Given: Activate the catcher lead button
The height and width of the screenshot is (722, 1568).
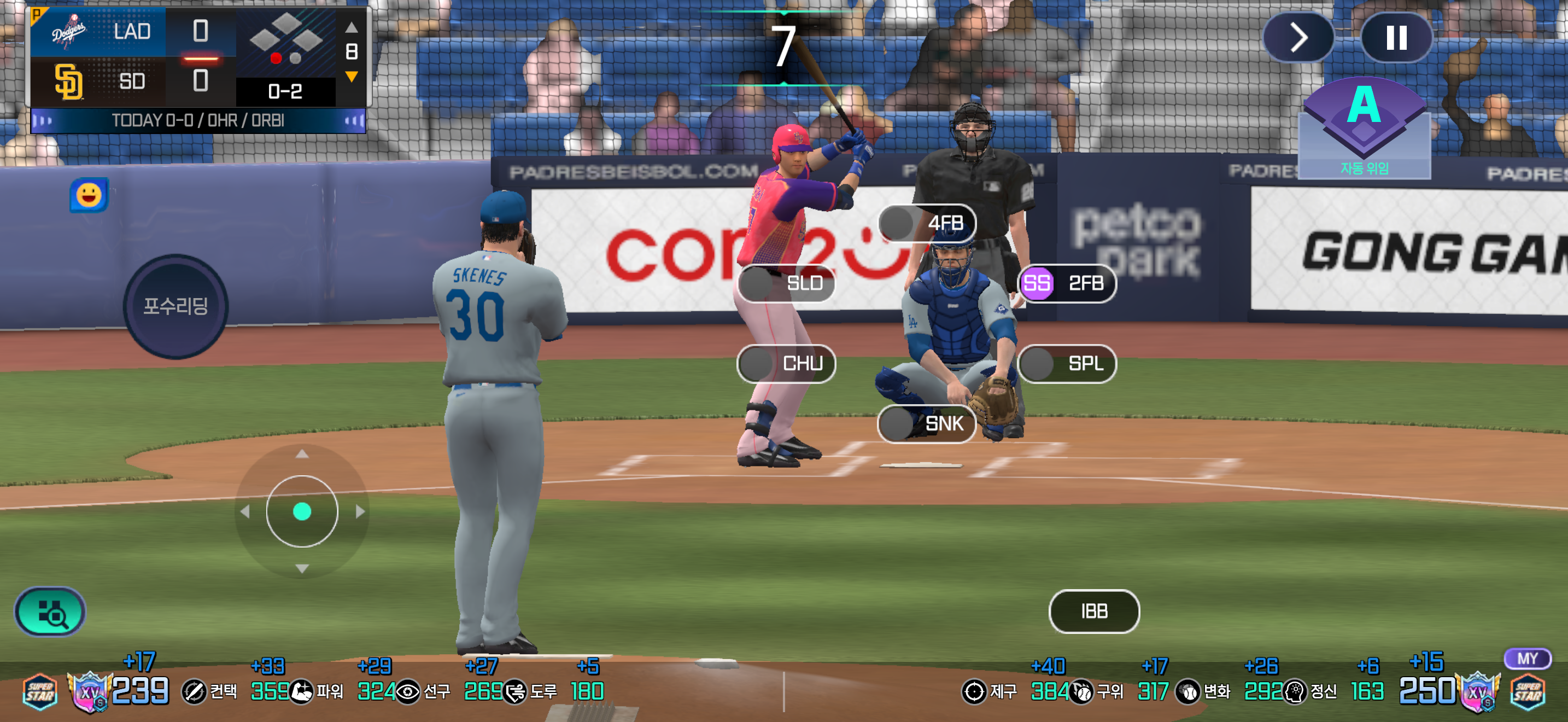Looking at the screenshot, I should [175, 306].
